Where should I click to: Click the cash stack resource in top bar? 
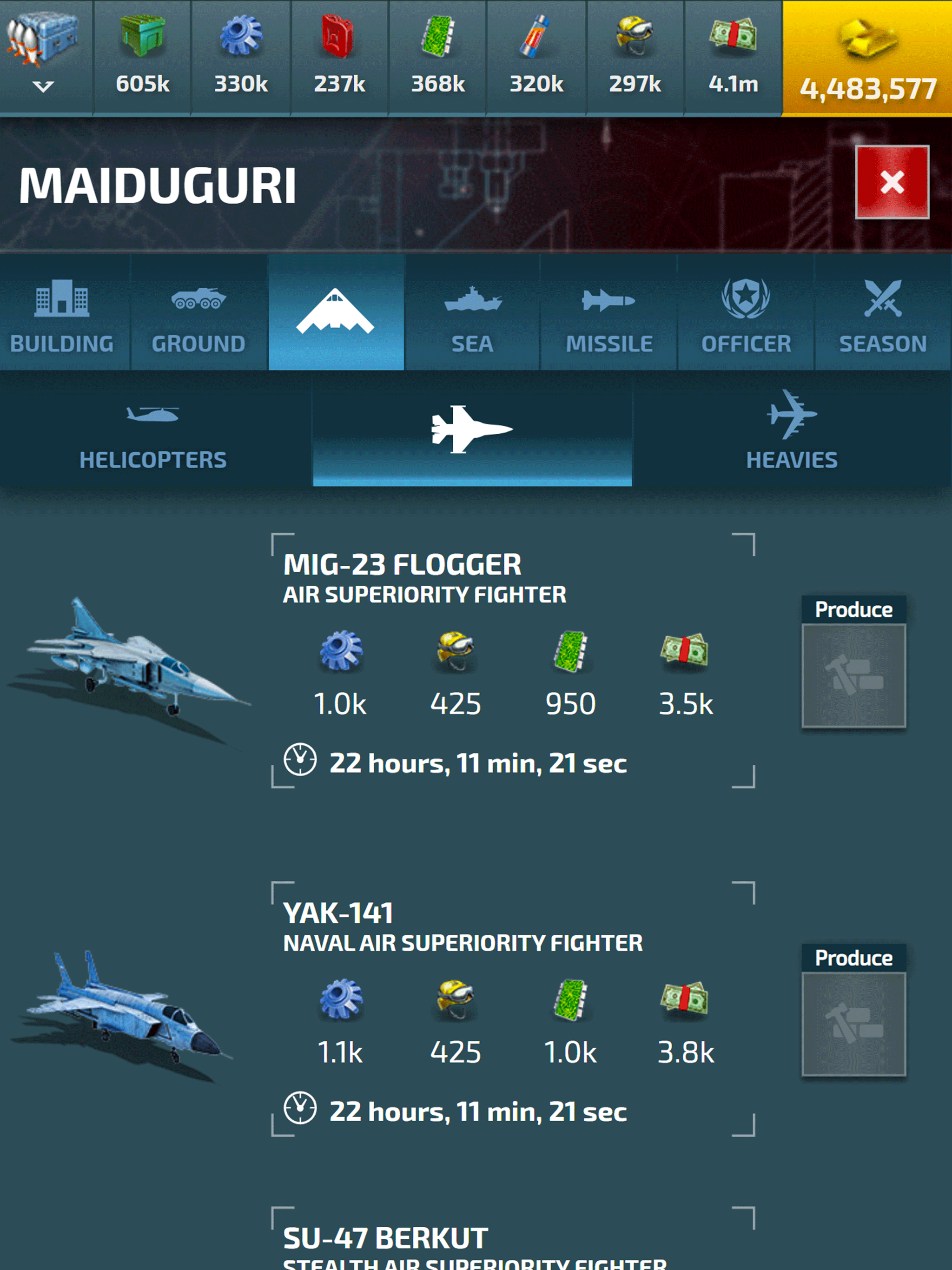tap(733, 58)
